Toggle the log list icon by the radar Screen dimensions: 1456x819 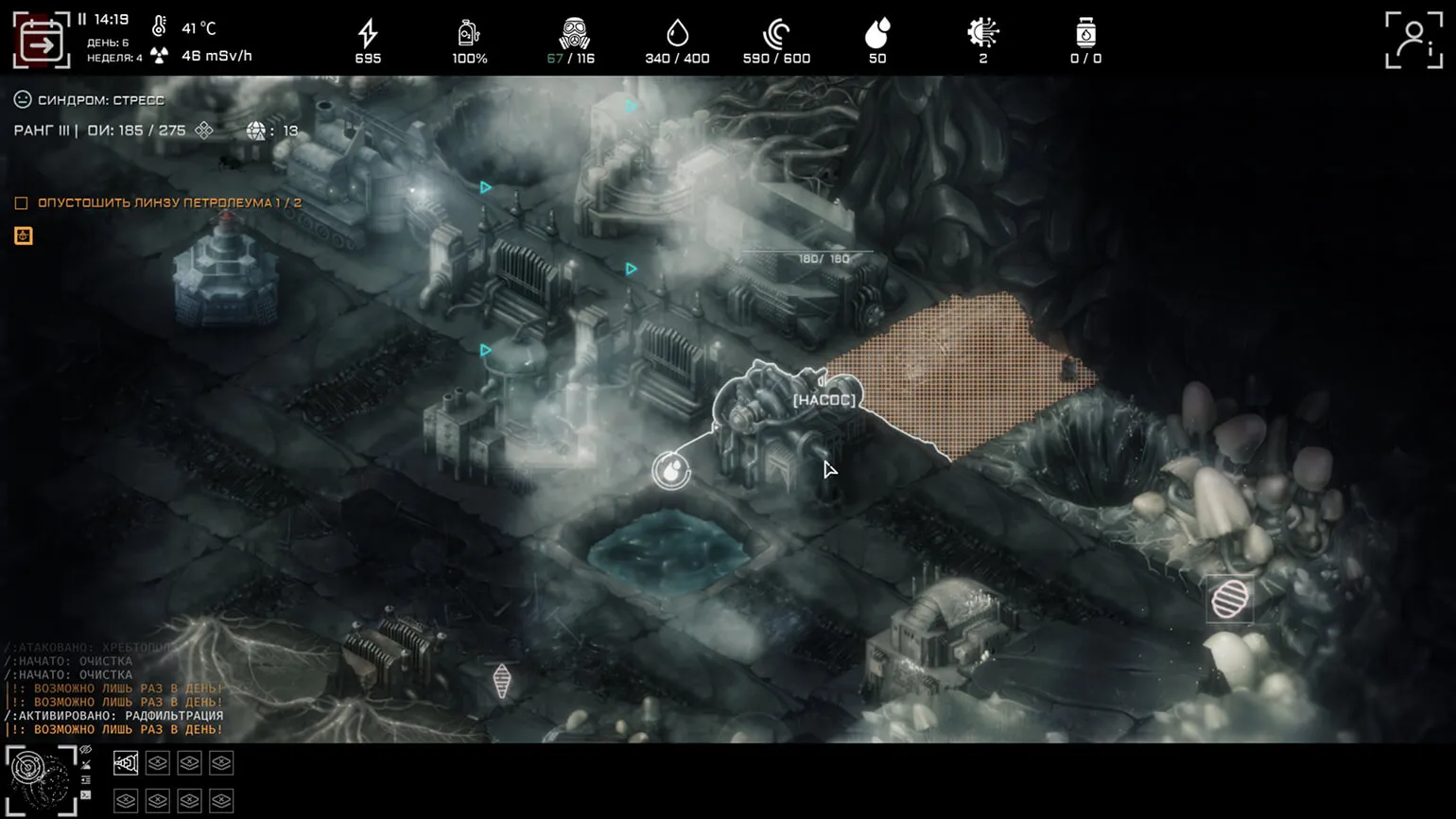pos(86,780)
